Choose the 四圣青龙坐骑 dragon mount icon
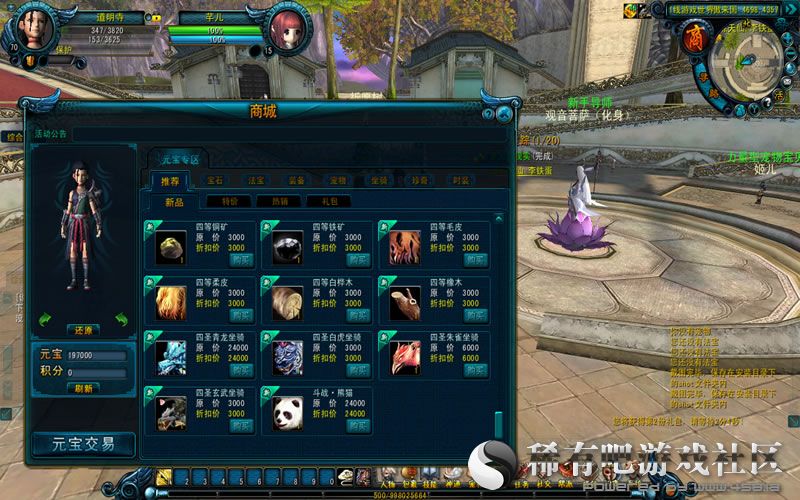 [x=172, y=357]
